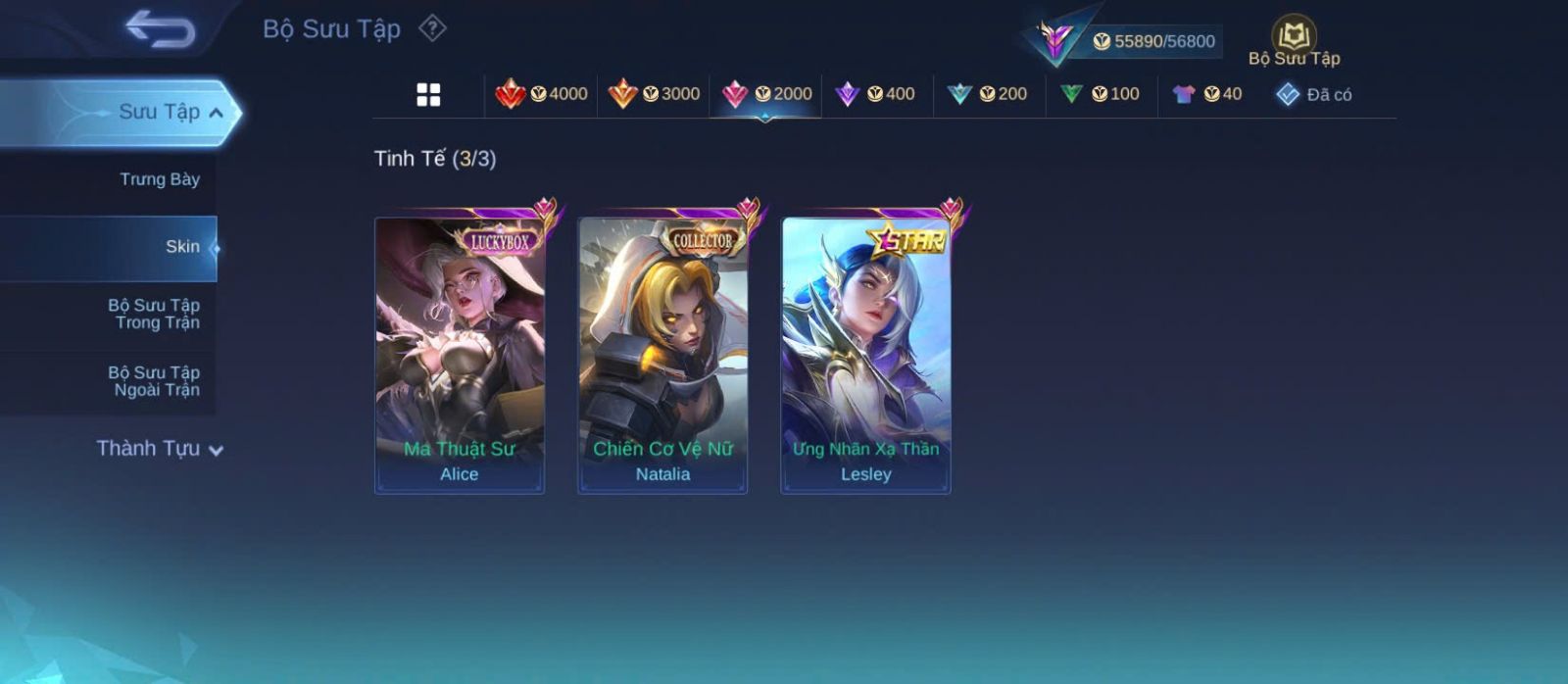Switch to the 3000 points tier tab
Screen dimensions: 1568x684
(654, 94)
